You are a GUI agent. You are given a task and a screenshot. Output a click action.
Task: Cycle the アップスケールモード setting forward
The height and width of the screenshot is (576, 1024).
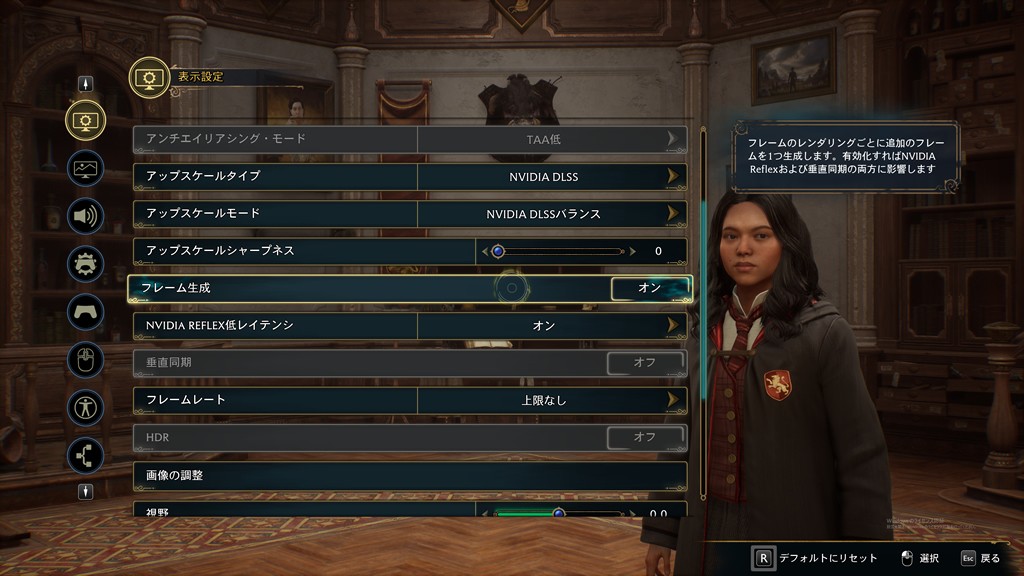pyautogui.click(x=673, y=214)
